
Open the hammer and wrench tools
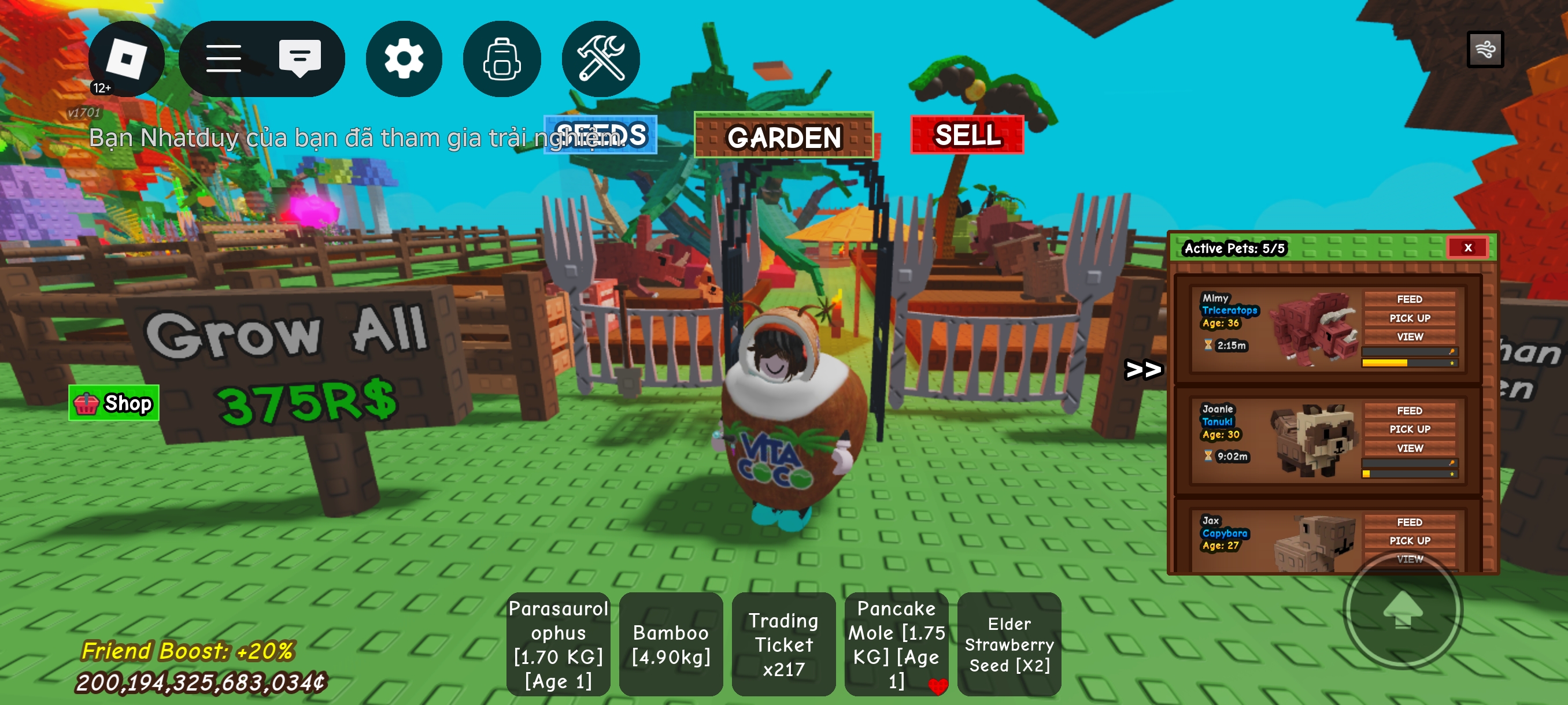[x=600, y=59]
